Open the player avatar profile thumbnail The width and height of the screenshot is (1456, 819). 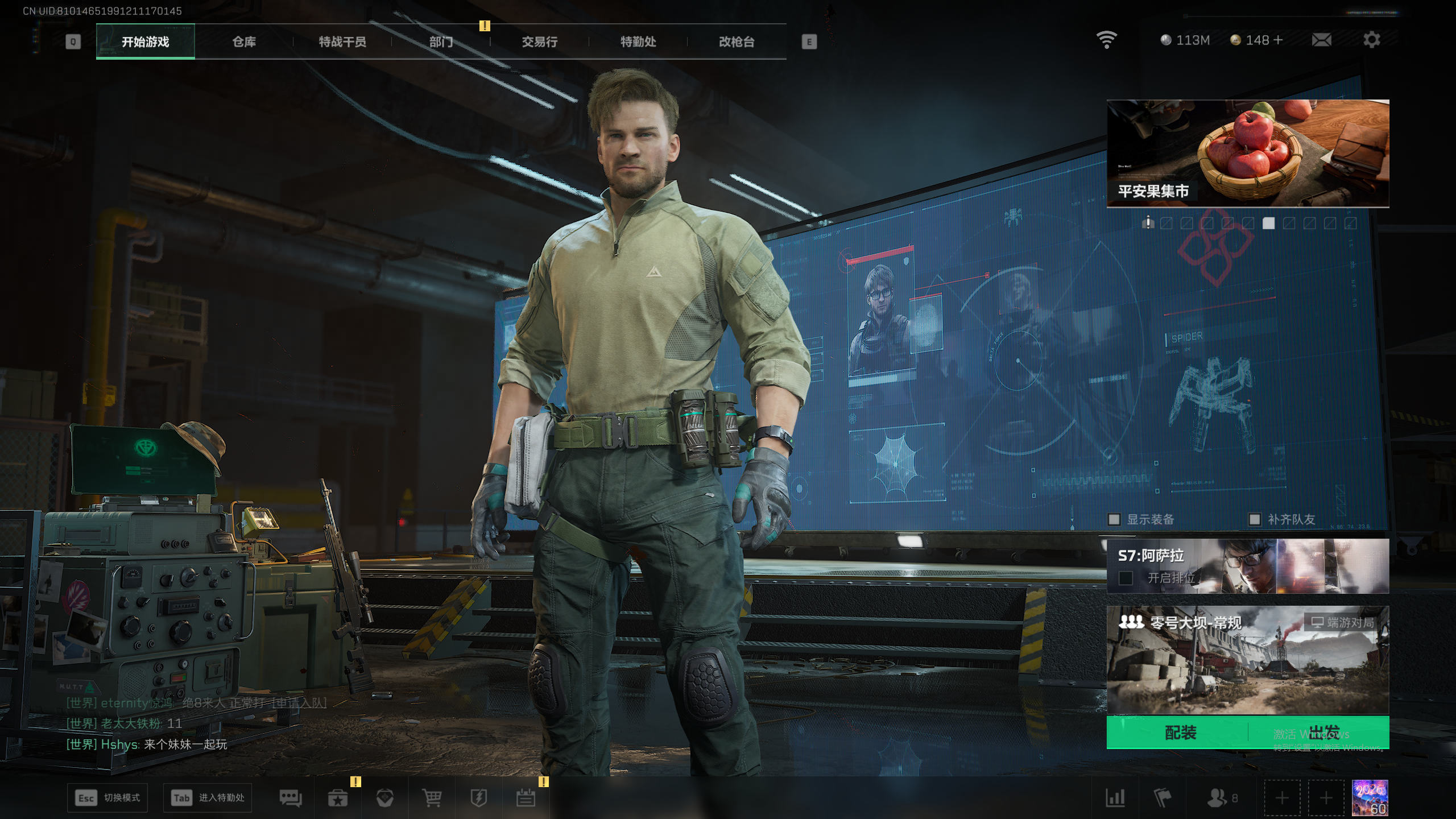click(1370, 798)
